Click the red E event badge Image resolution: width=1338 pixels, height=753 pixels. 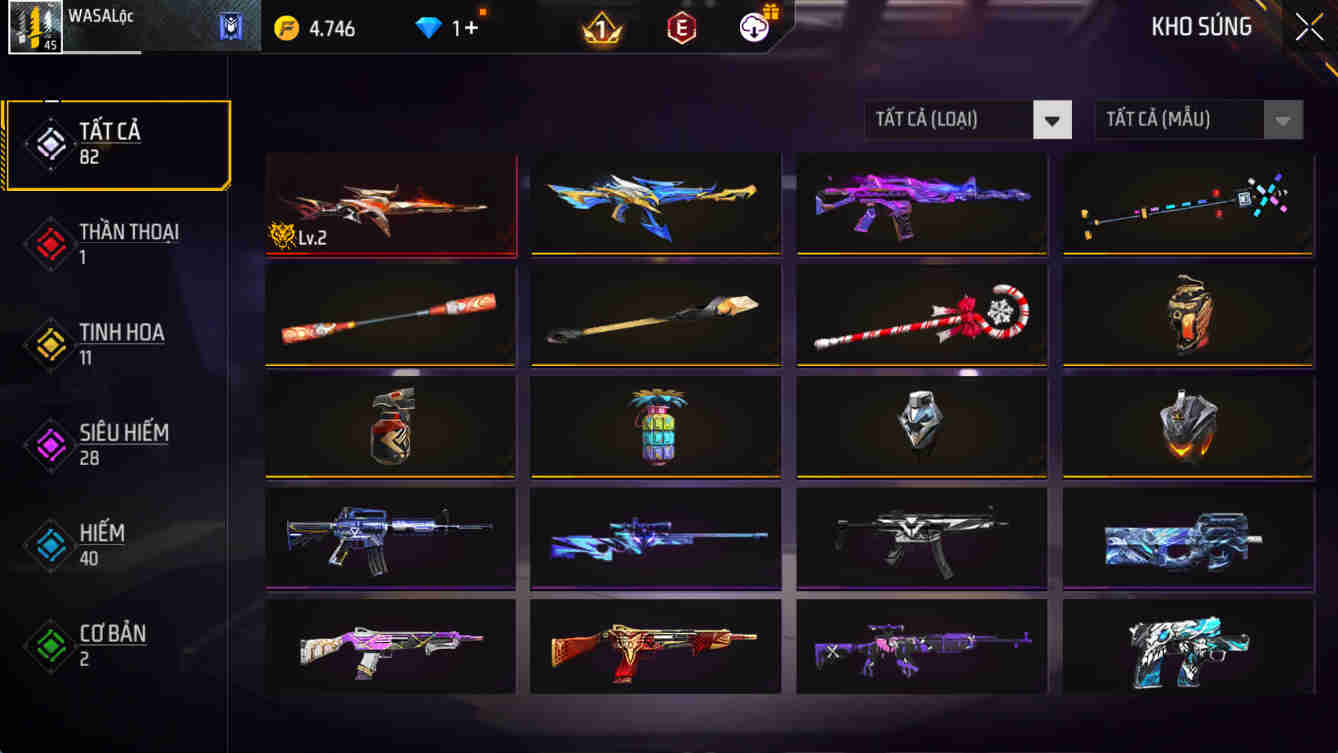[x=680, y=27]
